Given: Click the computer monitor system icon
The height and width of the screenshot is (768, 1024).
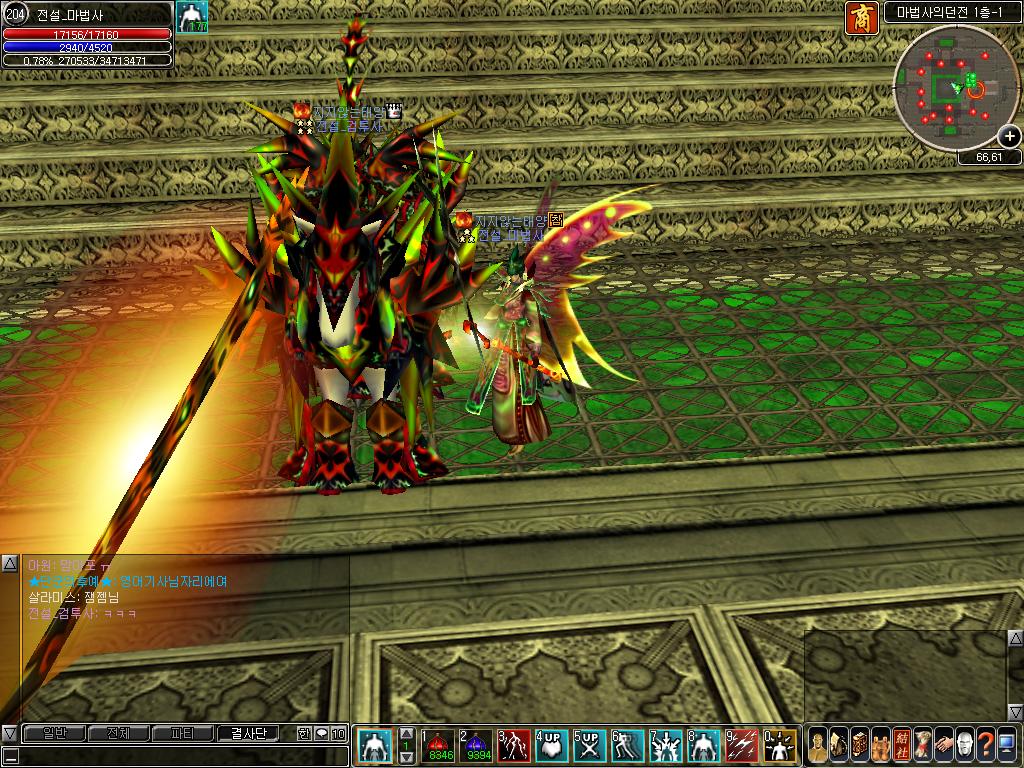Looking at the screenshot, I should click(x=1006, y=745).
